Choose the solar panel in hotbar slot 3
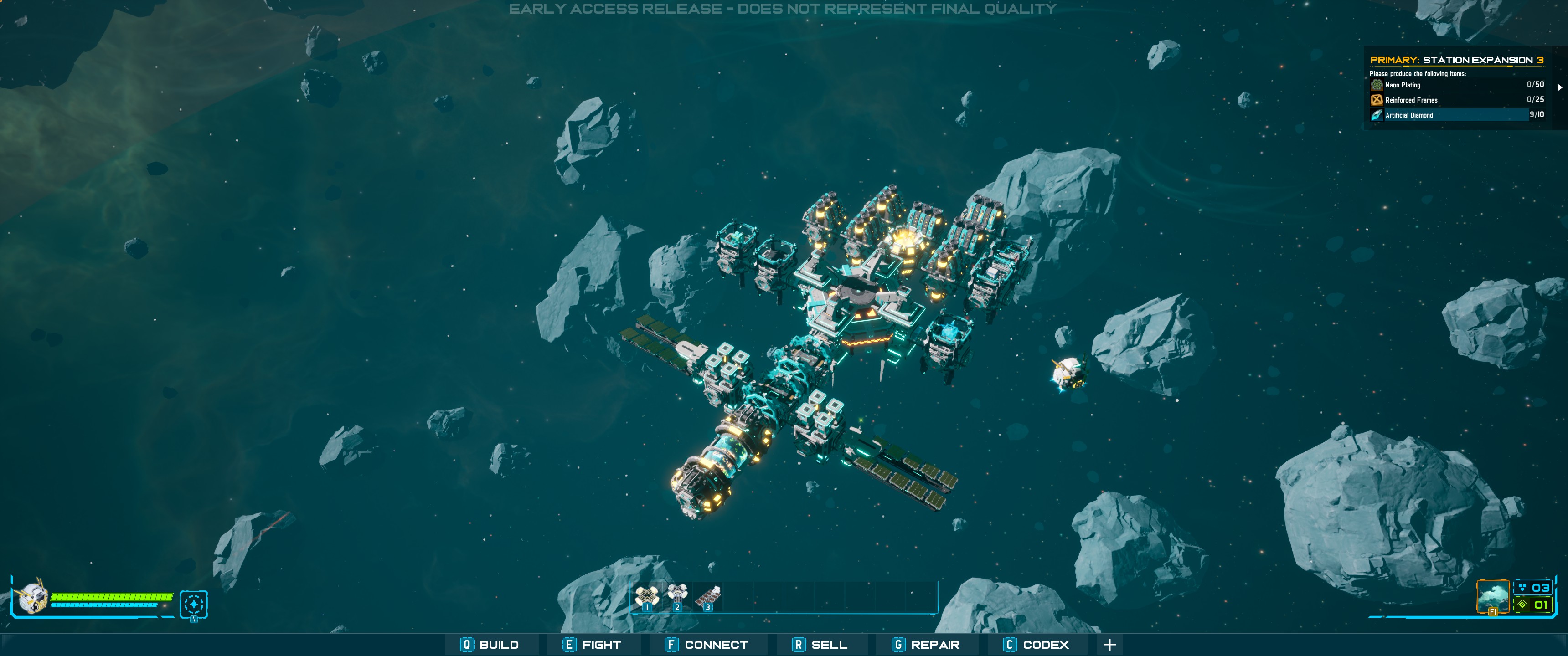The width and height of the screenshot is (1568, 656). coord(707,596)
